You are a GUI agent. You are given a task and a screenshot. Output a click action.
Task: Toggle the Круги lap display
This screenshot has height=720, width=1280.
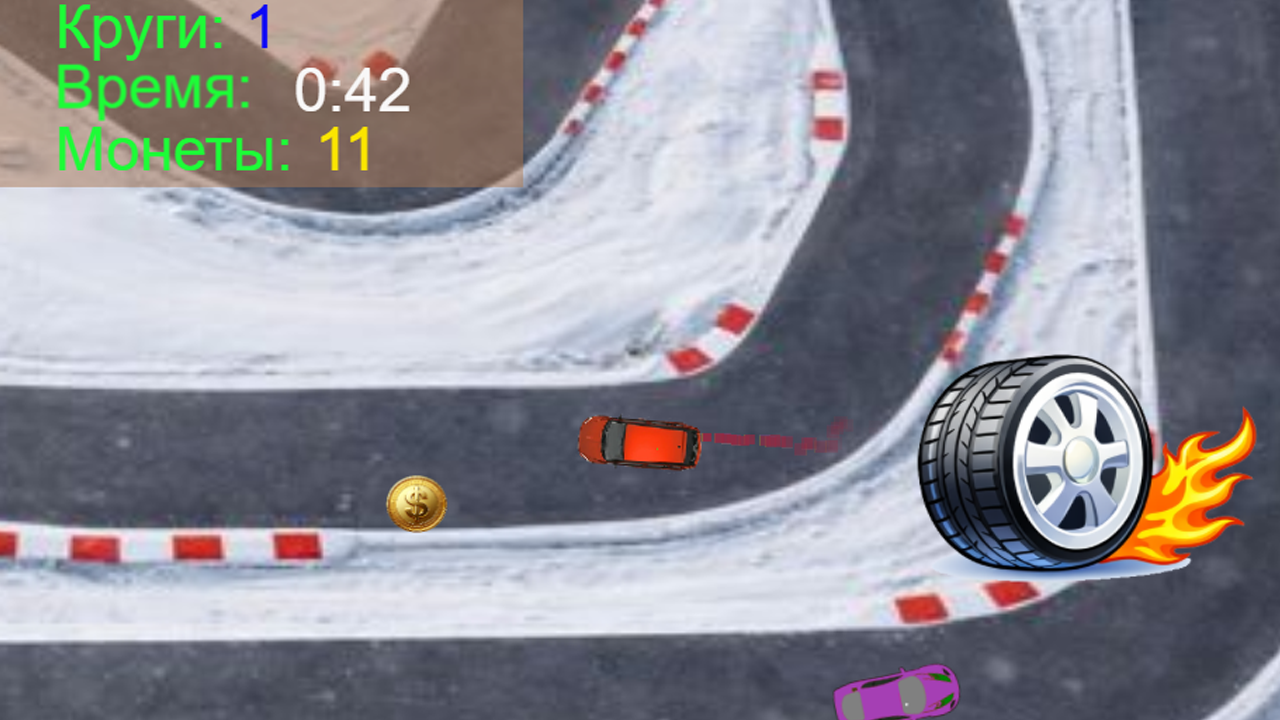[140, 30]
